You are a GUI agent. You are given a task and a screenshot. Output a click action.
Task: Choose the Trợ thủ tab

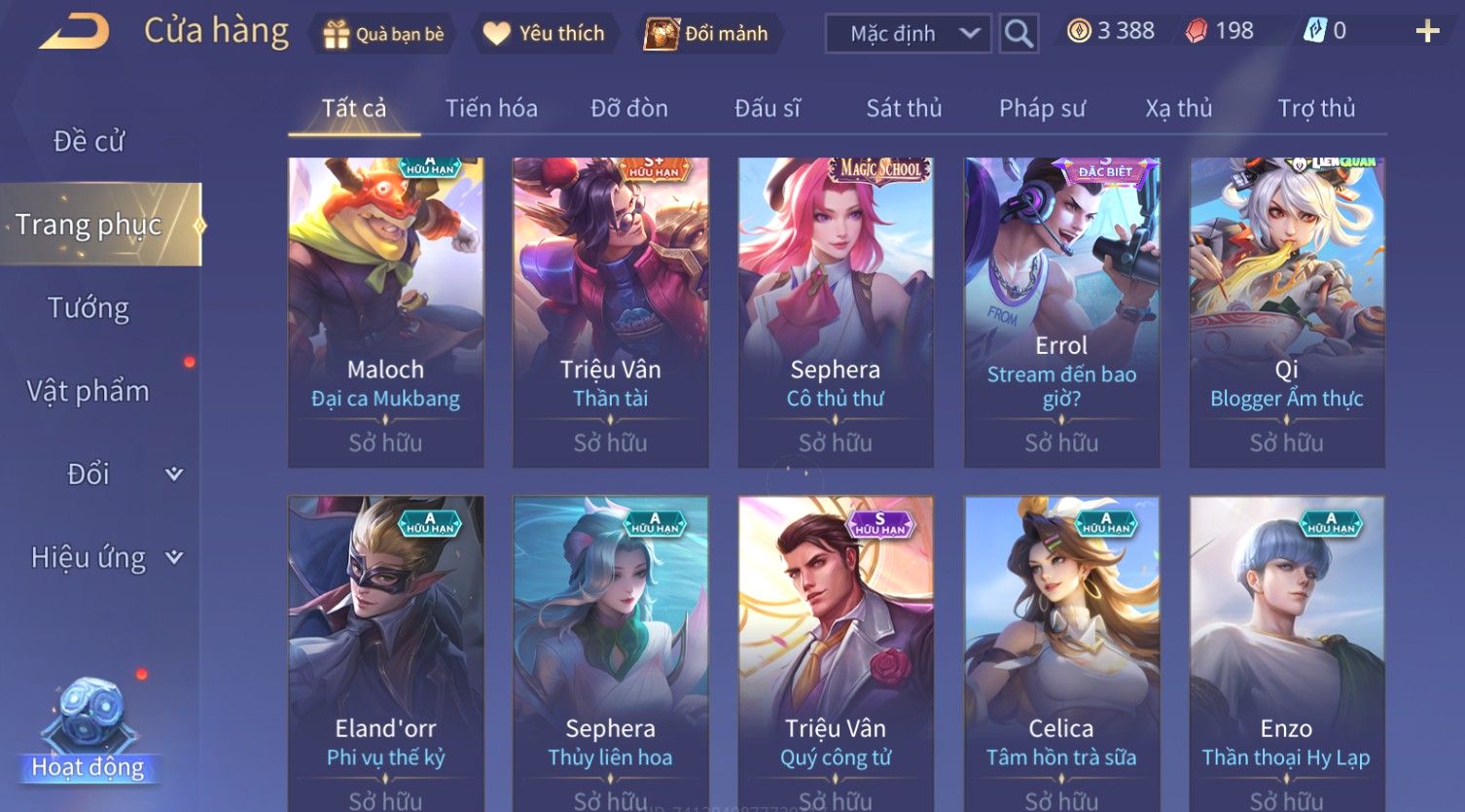(x=1316, y=108)
